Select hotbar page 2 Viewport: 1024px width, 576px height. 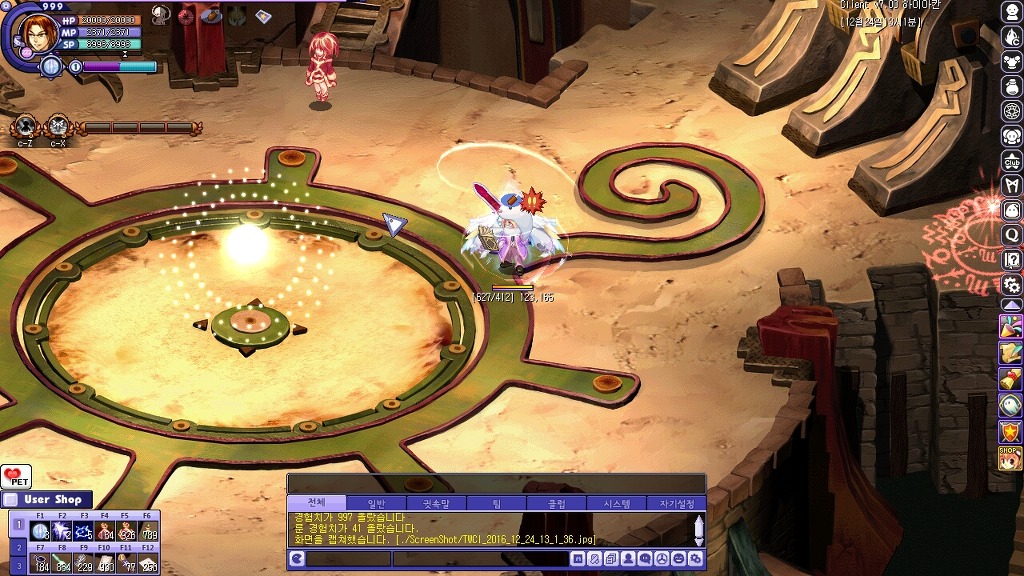[17, 546]
